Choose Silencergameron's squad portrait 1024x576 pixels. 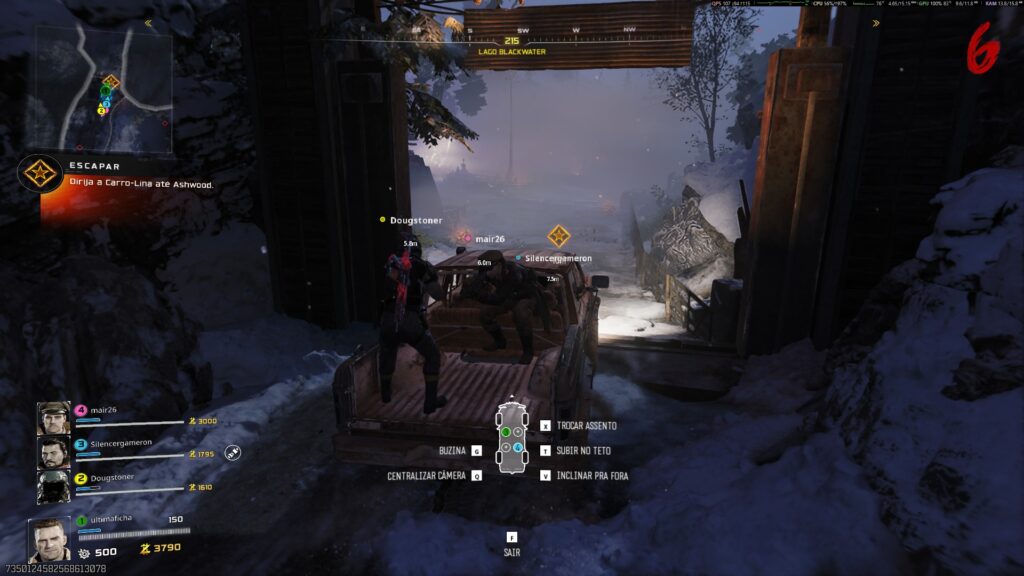(x=54, y=453)
